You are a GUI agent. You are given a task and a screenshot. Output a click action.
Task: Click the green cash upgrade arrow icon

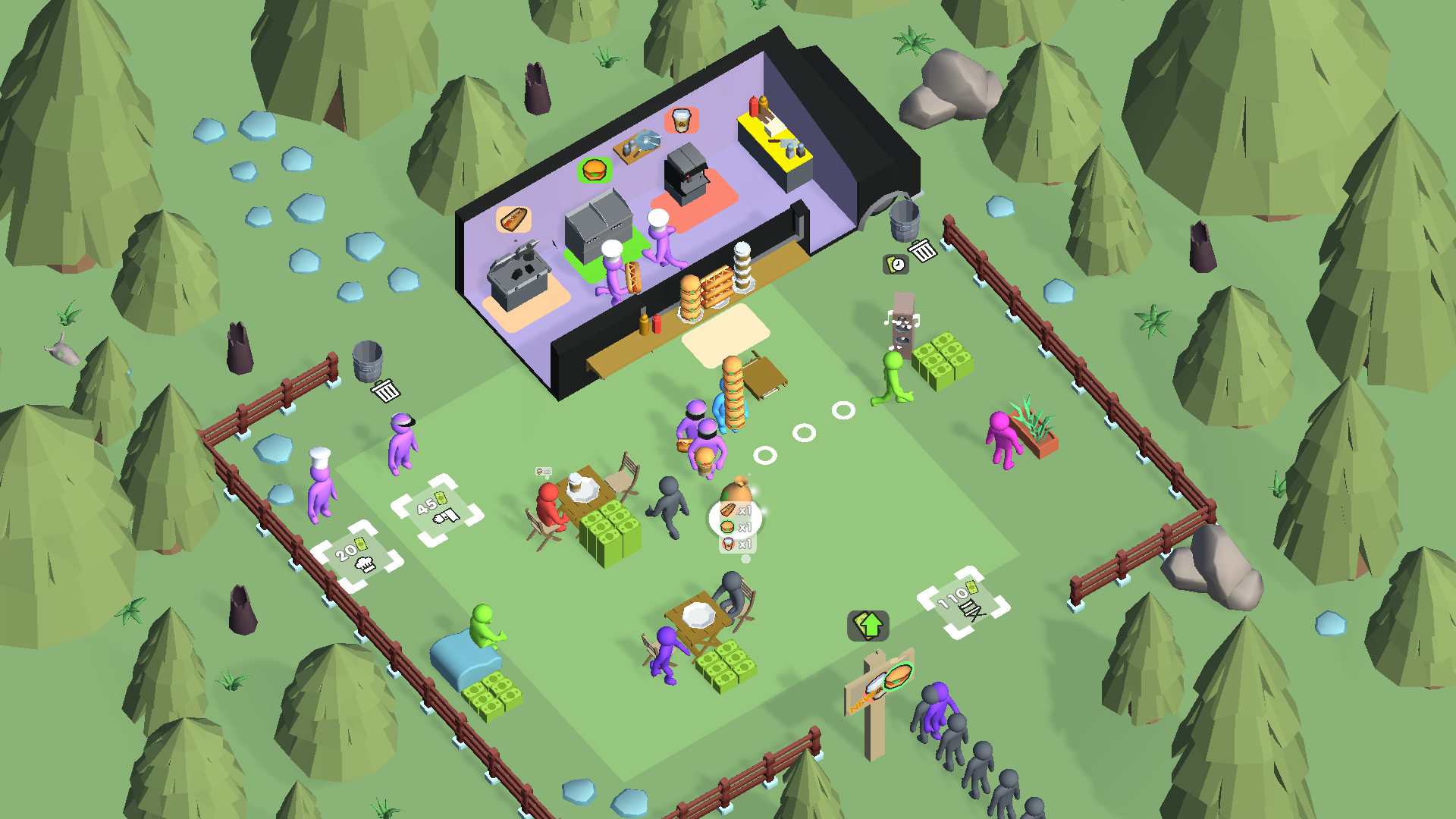pos(868,626)
